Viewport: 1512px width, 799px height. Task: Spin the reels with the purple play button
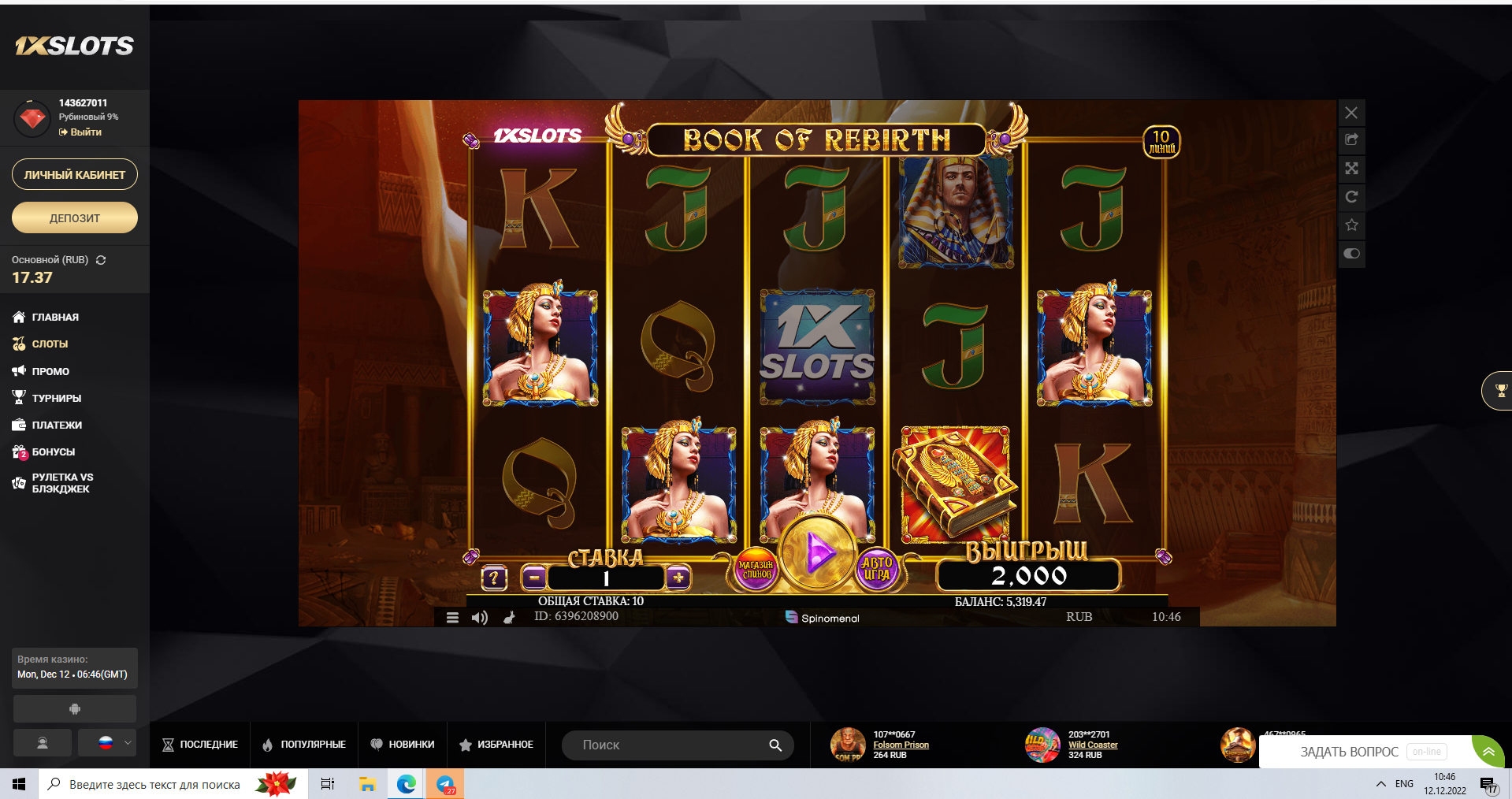[x=818, y=553]
